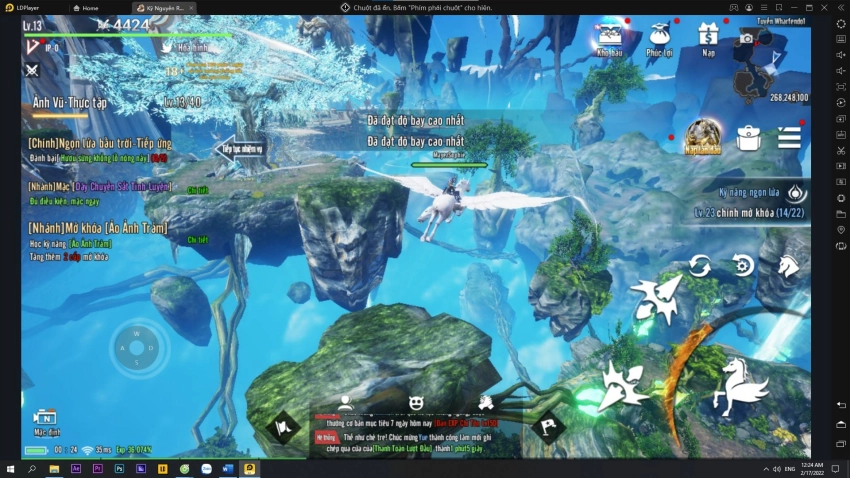Tap the gear with circular arrow icon
The height and width of the screenshot is (478, 850).
point(743,266)
